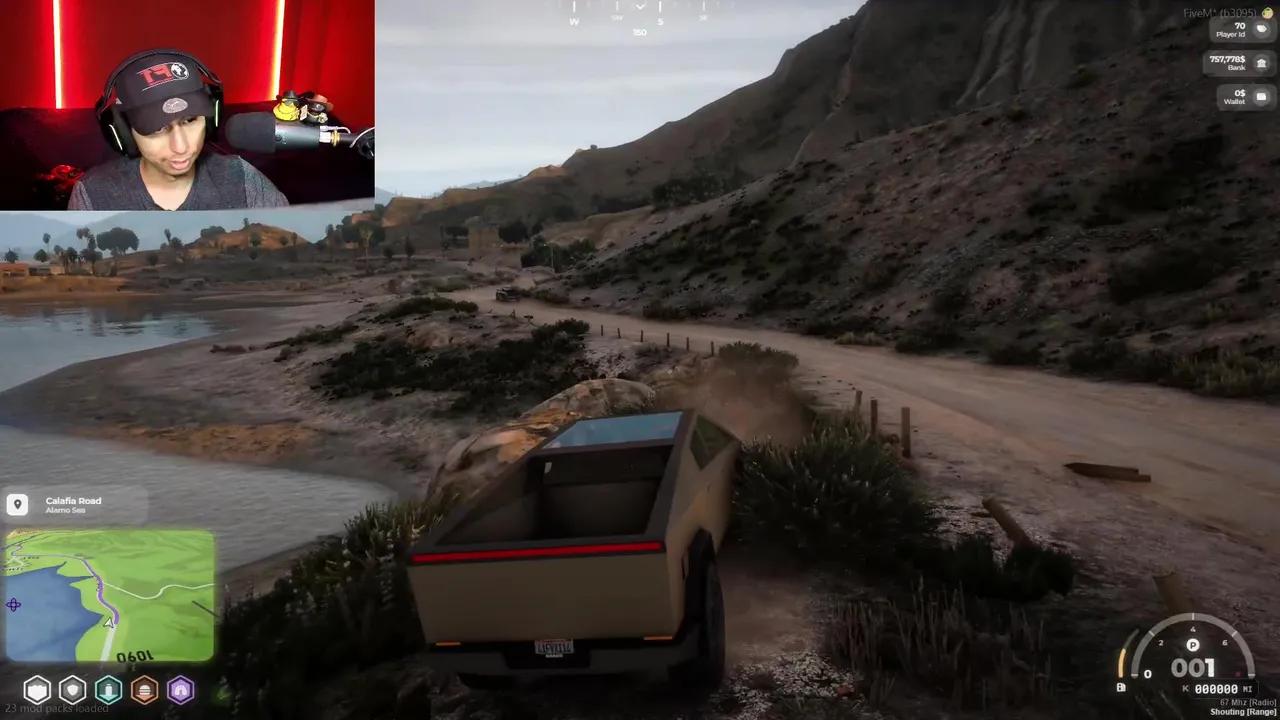This screenshot has height=720, width=1280.
Task: Select the purple lungs stamina icon
Action: [181, 690]
